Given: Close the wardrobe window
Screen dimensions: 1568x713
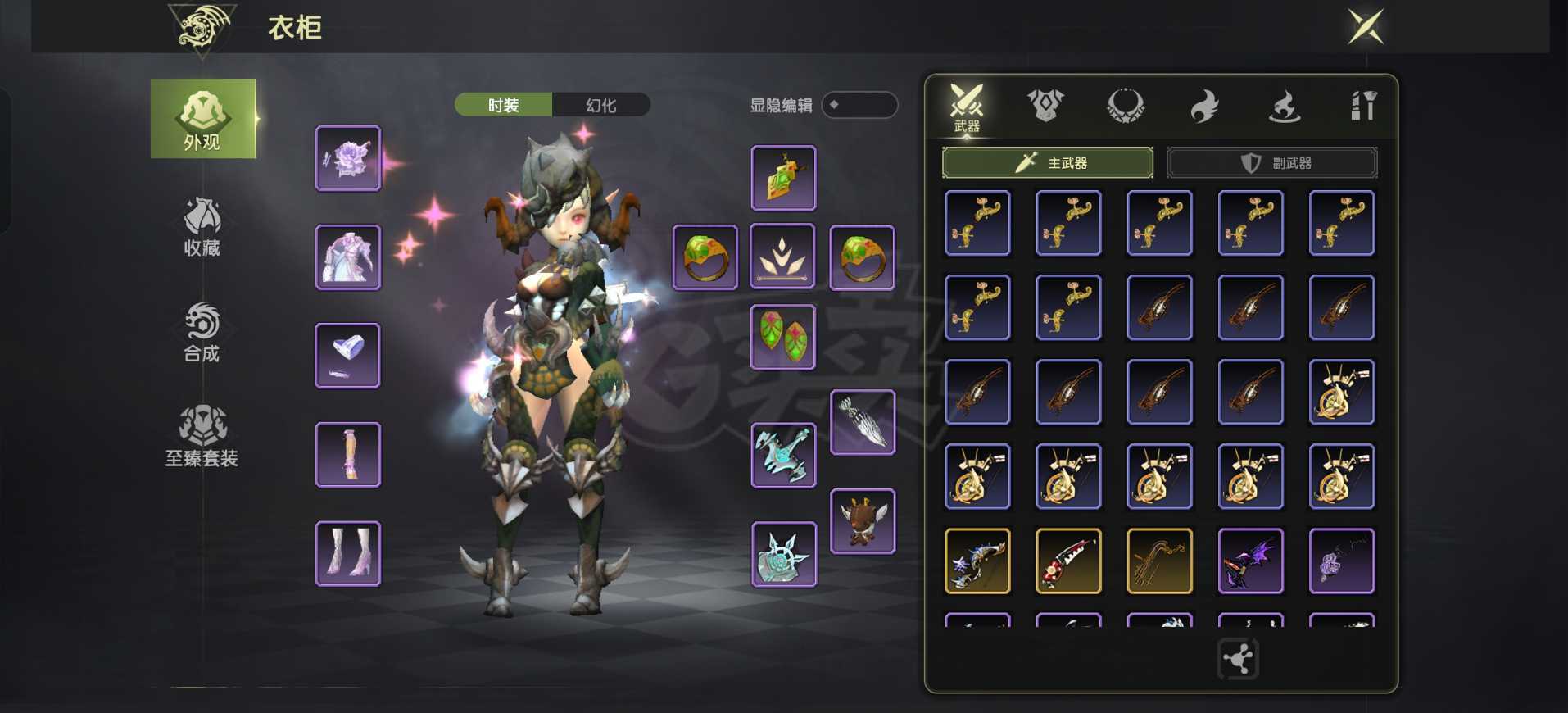Looking at the screenshot, I should pos(1365,25).
